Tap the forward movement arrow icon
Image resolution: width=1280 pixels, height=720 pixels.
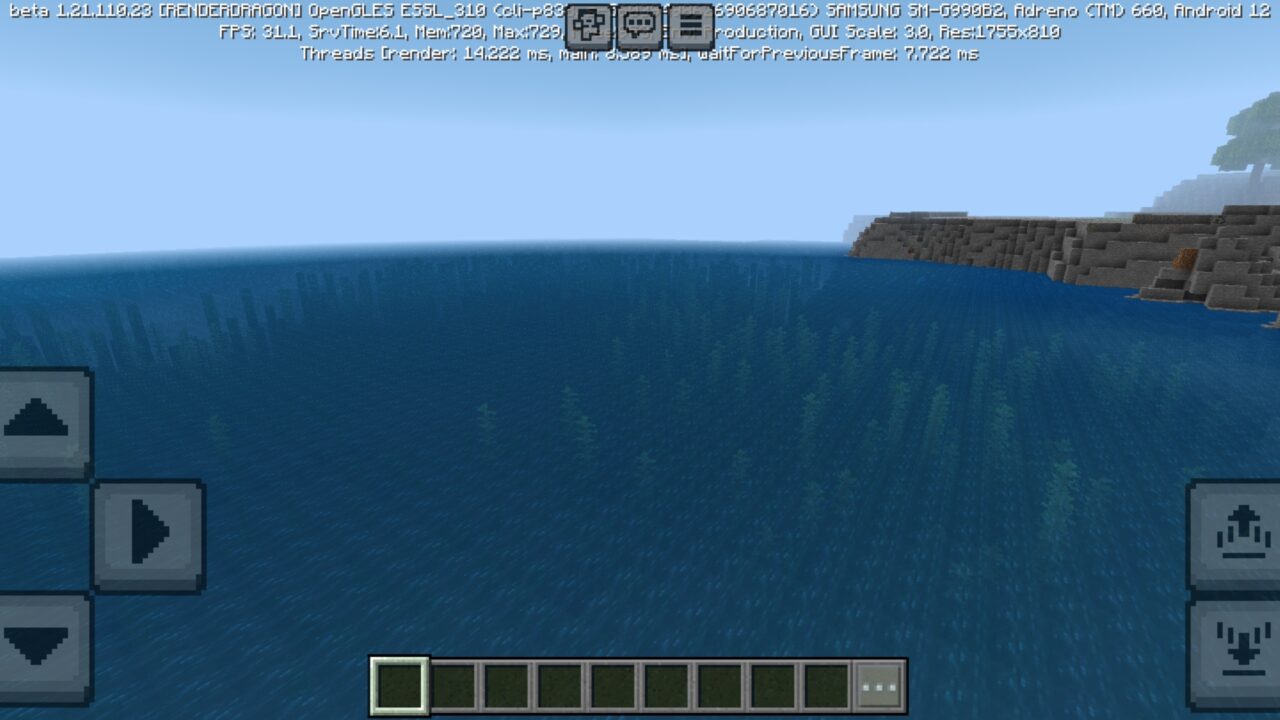point(40,418)
